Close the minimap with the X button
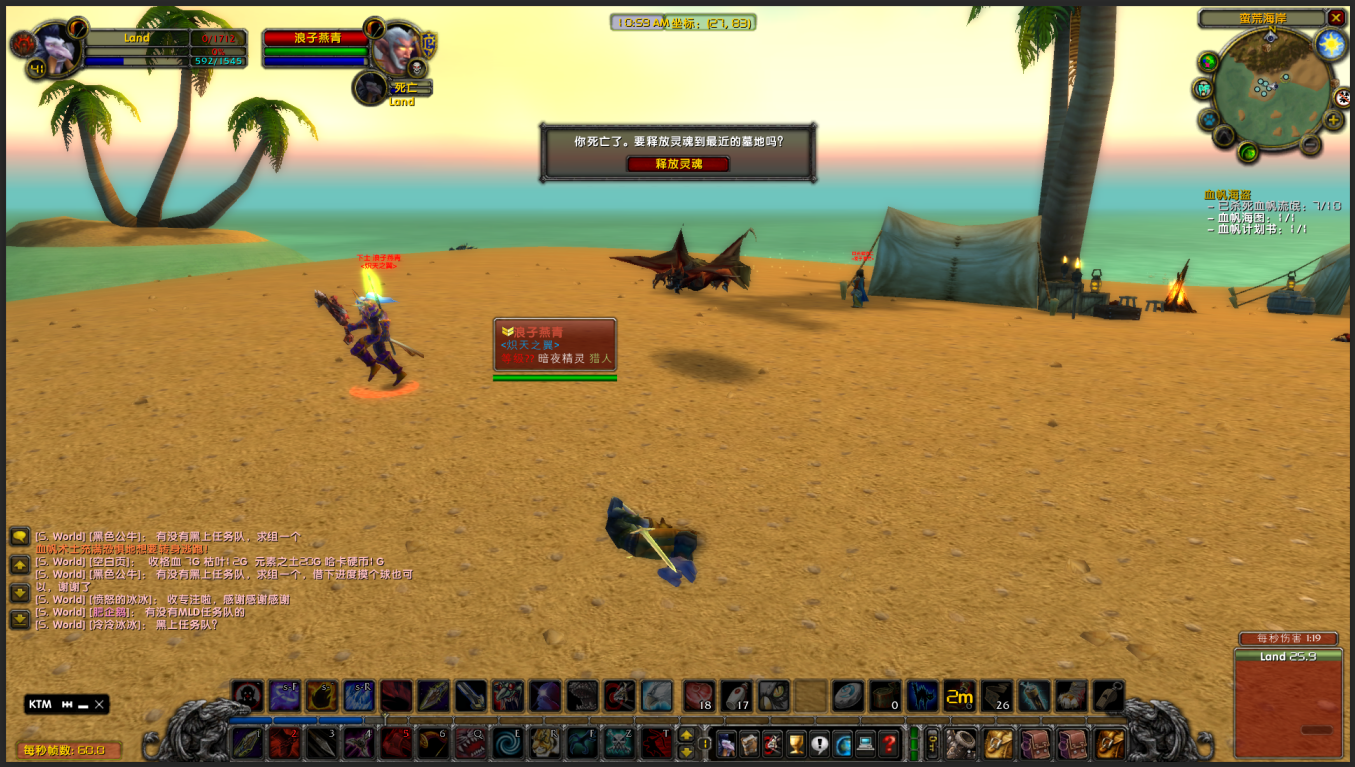The width and height of the screenshot is (1355, 767). point(1336,18)
